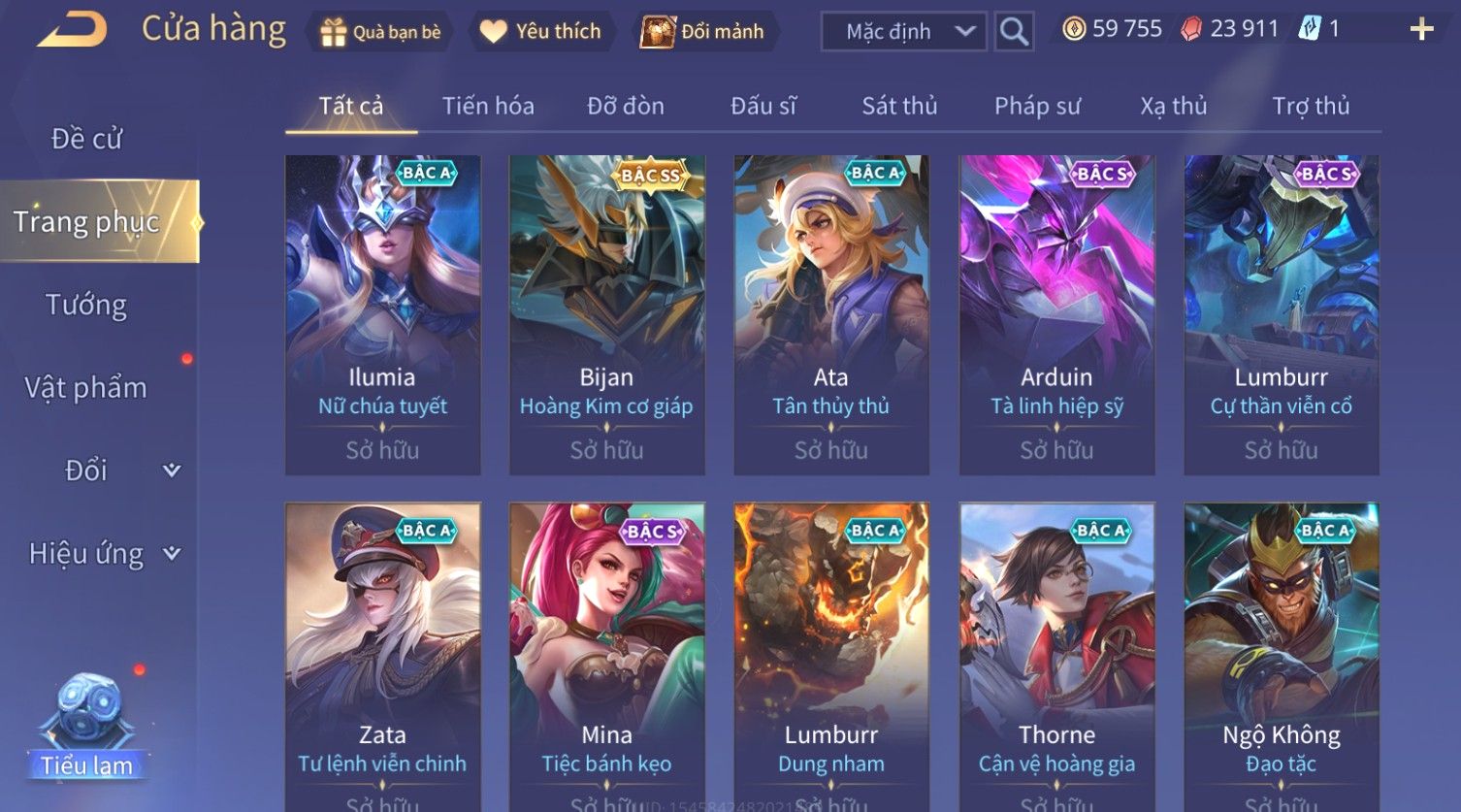Screen dimensions: 1461x812
Task: Go back using the return arrow
Action: tap(71, 30)
